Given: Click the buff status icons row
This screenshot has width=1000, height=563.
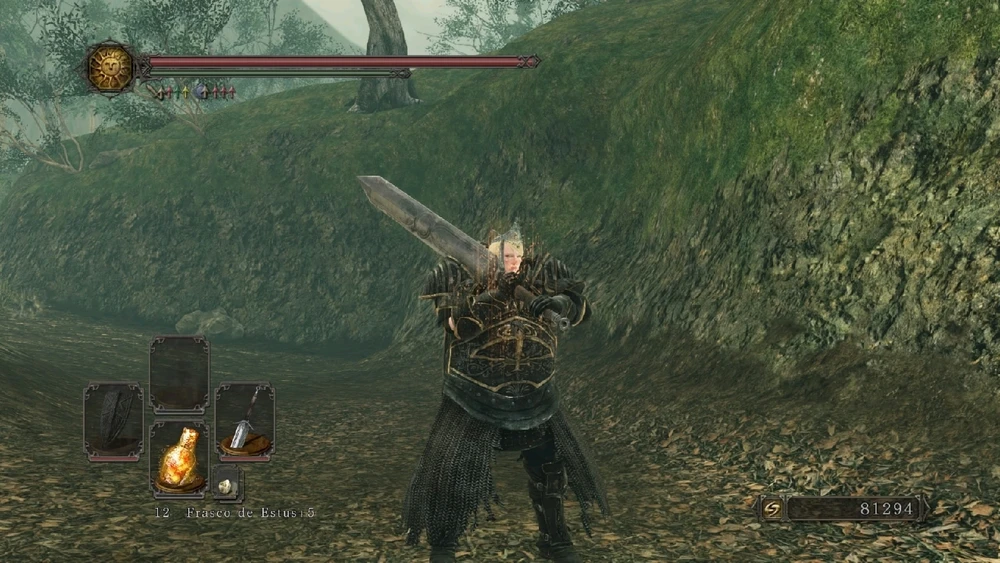Looking at the screenshot, I should tap(193, 92).
